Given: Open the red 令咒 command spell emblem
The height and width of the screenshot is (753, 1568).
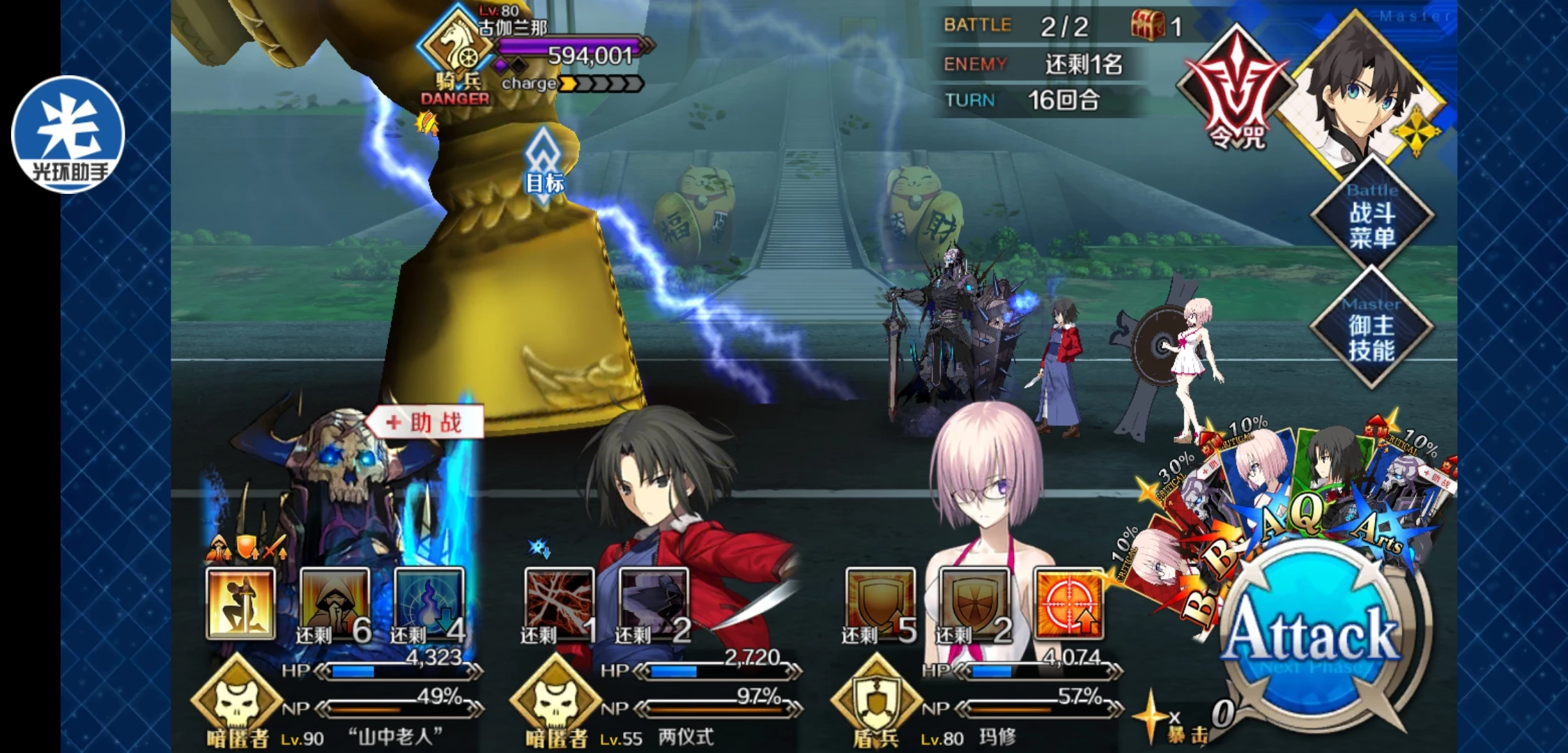Looking at the screenshot, I should [1235, 91].
